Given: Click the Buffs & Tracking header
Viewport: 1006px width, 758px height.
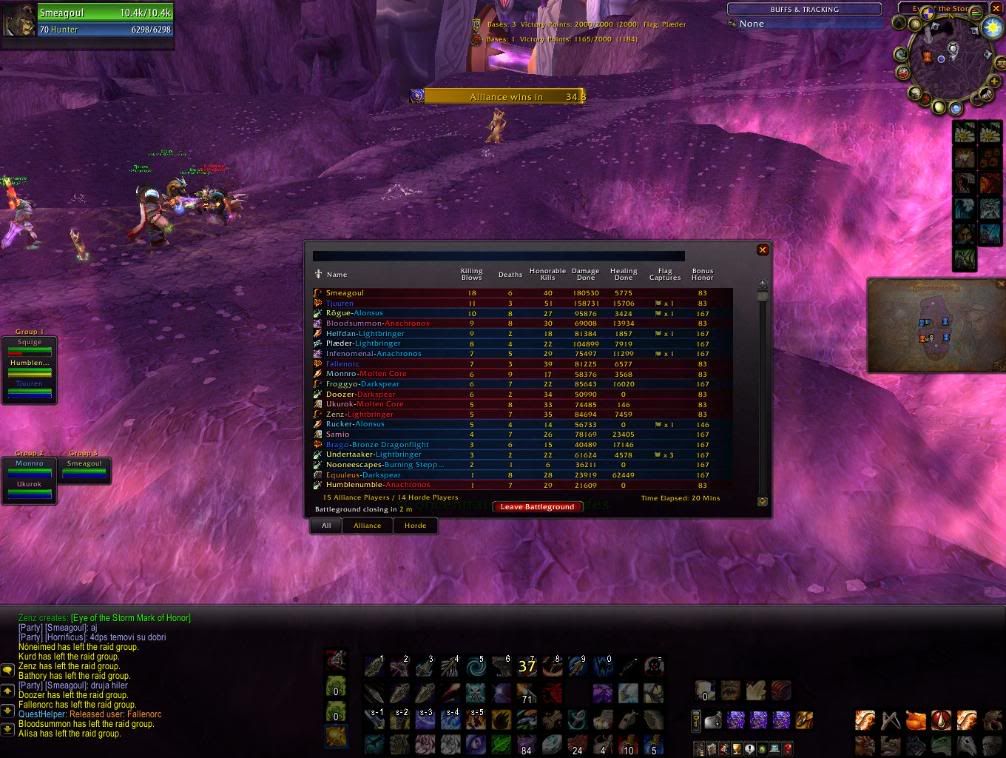Looking at the screenshot, I should [x=804, y=9].
